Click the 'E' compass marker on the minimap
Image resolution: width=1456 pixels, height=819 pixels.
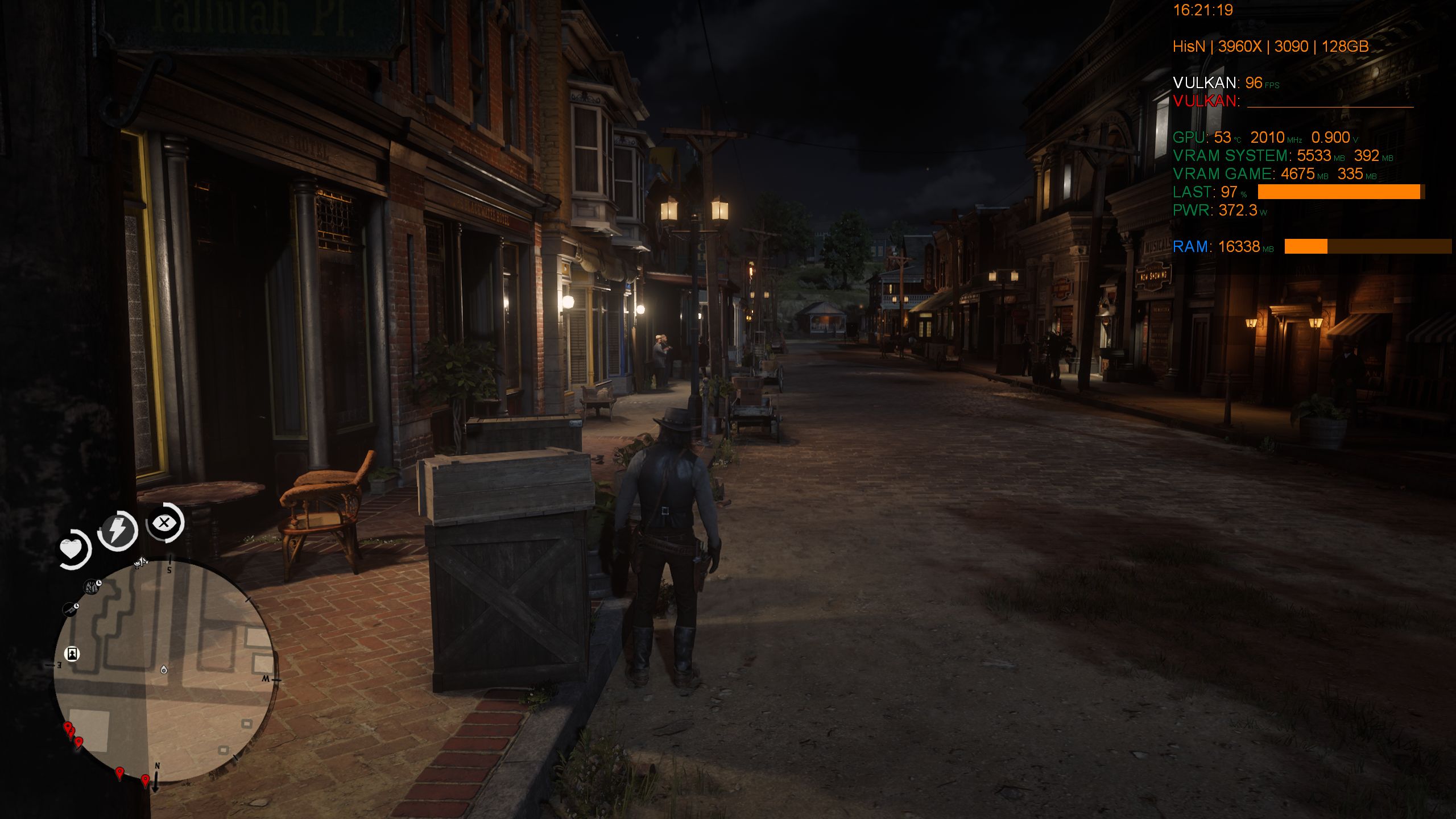(59, 665)
